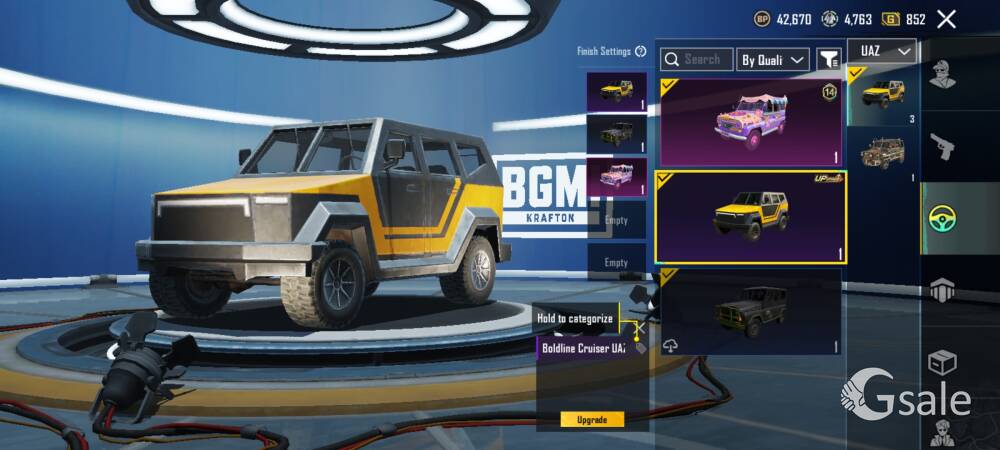The width and height of the screenshot is (1000, 450).
Task: Switch to the pistol weapons tab
Action: pos(941,147)
